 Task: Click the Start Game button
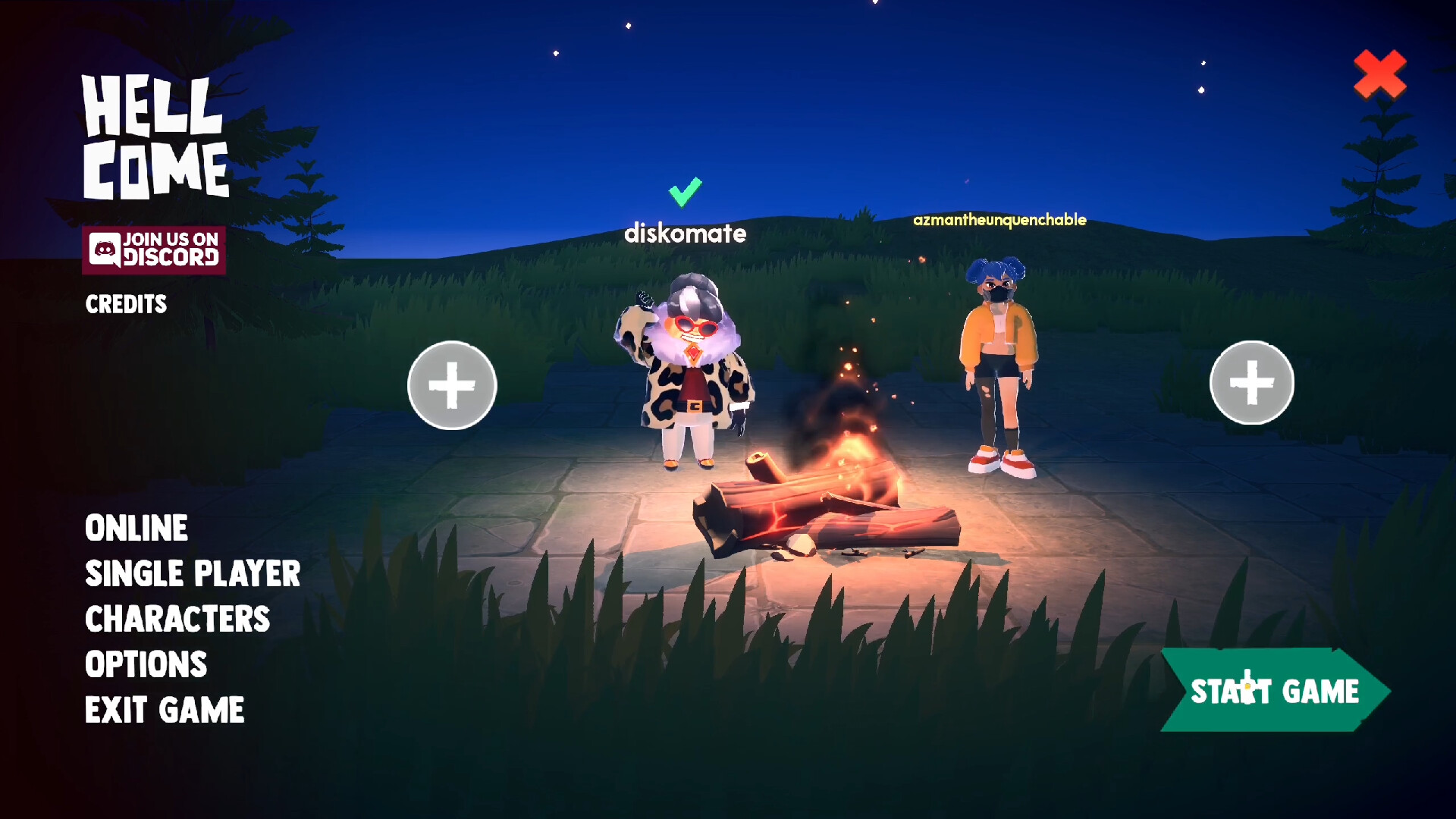(1274, 690)
